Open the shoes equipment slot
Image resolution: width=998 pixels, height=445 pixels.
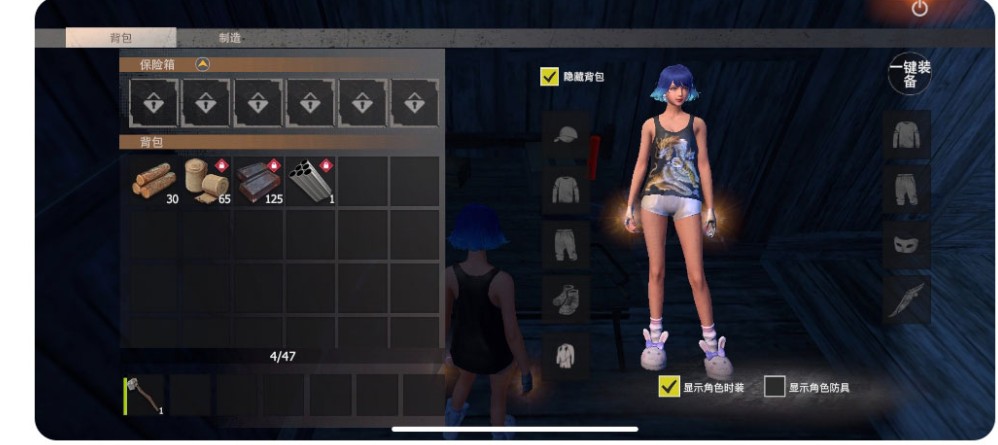coord(566,297)
